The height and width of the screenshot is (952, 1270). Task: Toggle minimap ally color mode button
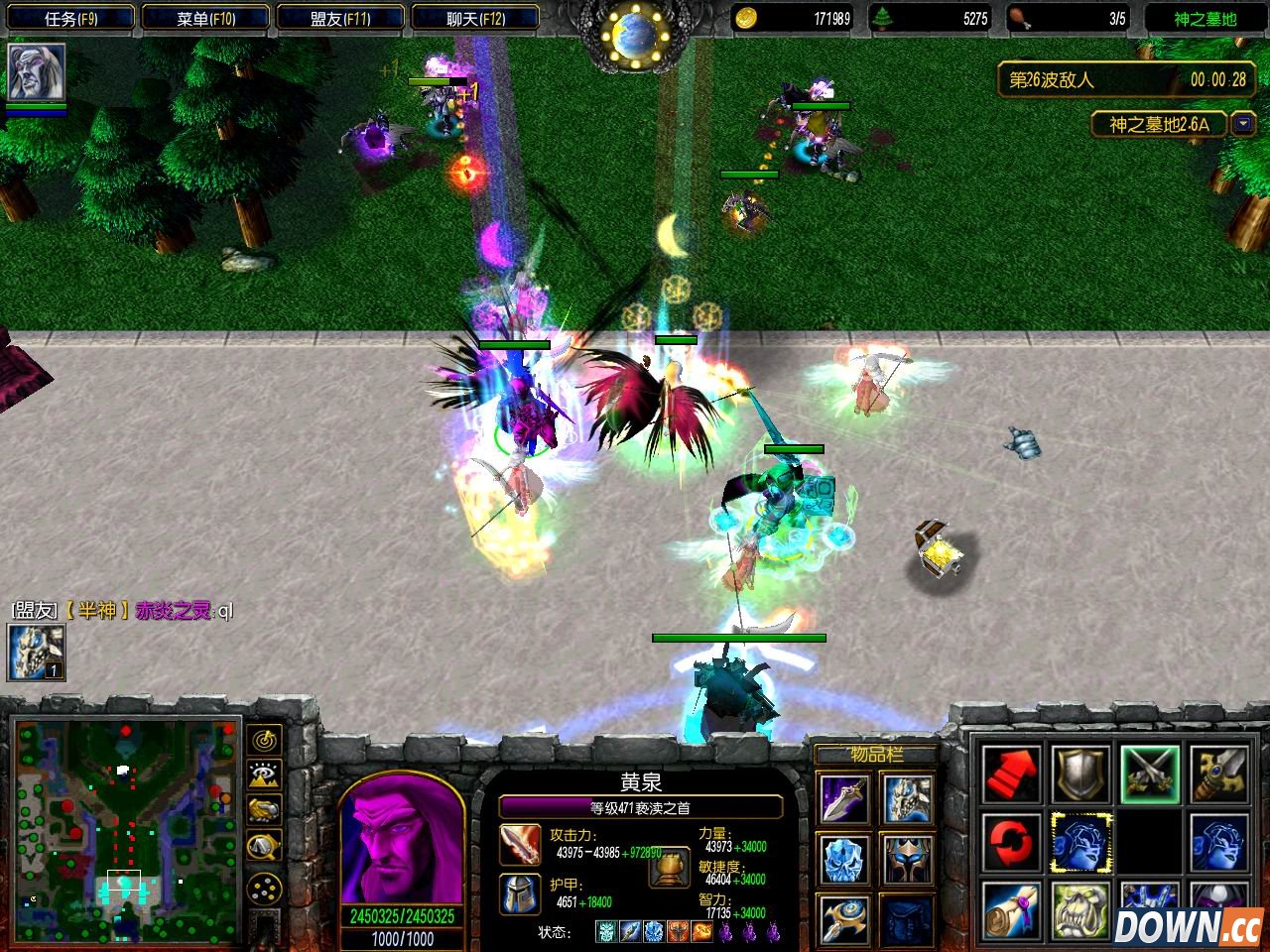(265, 810)
